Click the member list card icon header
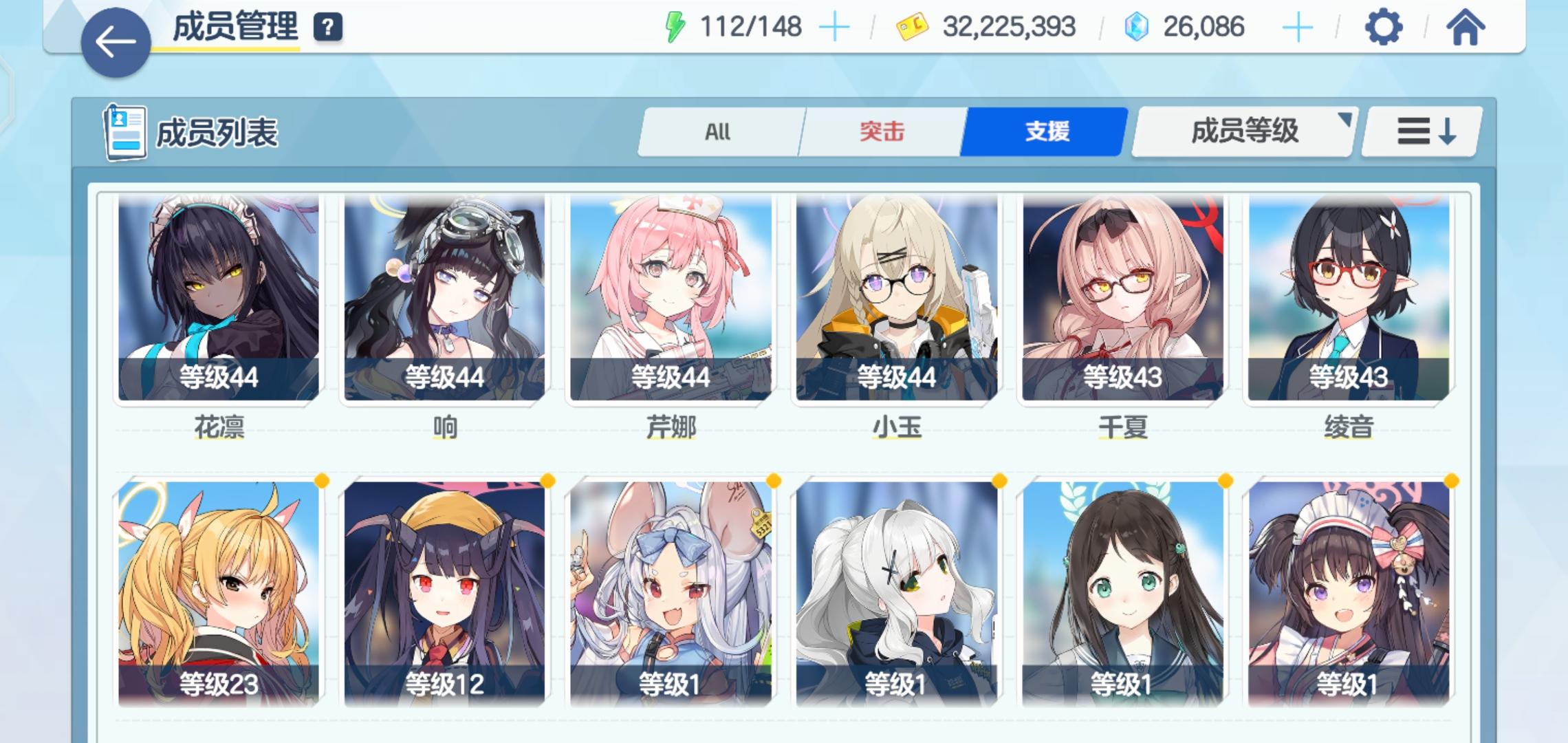 point(124,129)
